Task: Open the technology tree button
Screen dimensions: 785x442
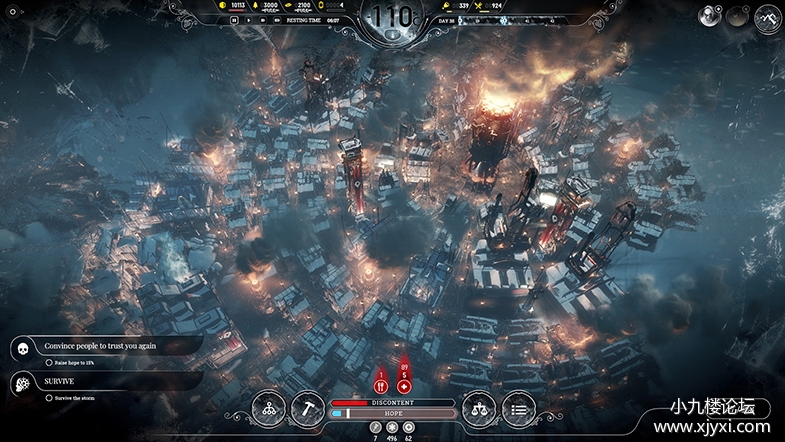Action: point(267,407)
